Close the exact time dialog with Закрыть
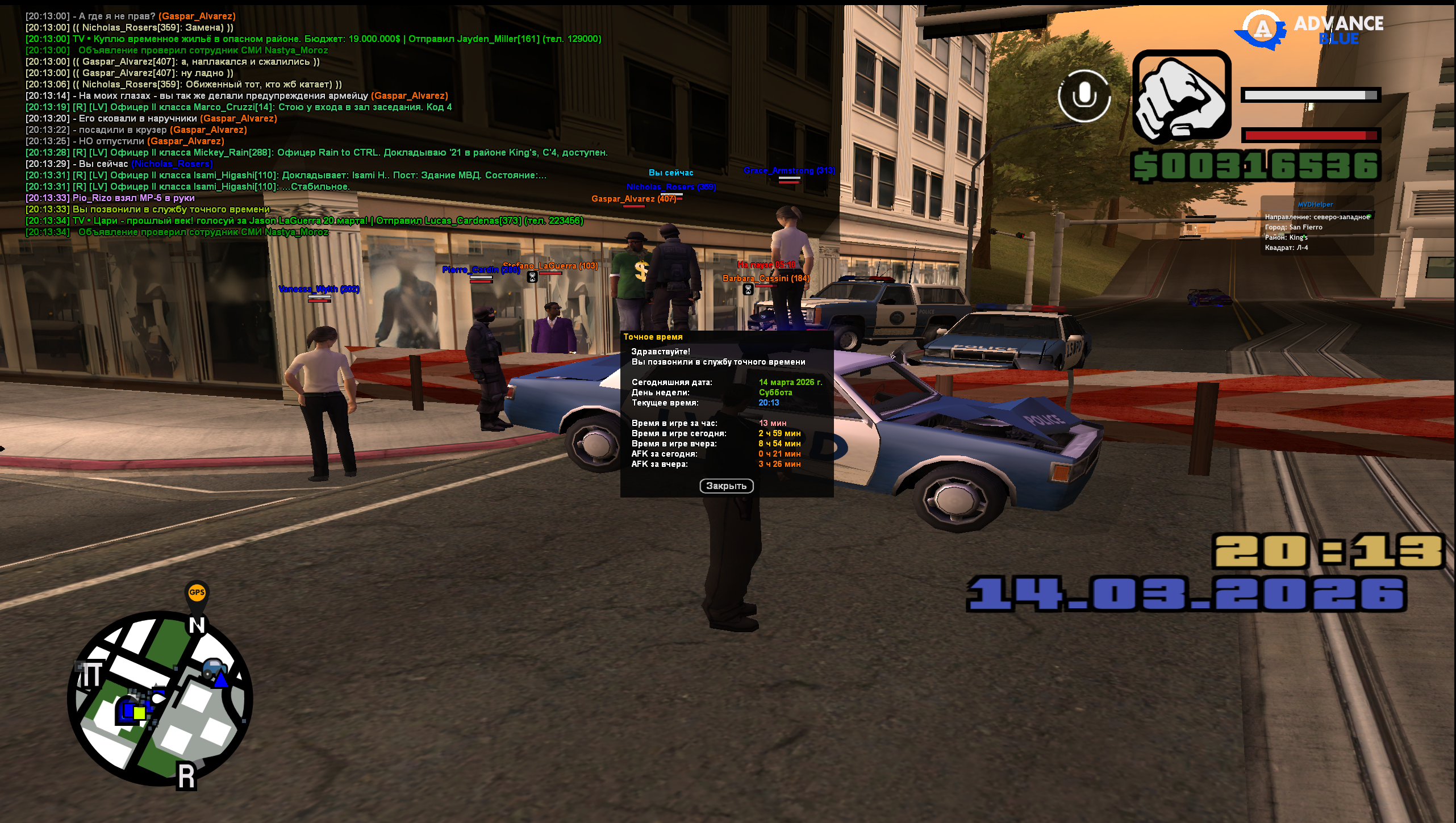 tap(726, 486)
